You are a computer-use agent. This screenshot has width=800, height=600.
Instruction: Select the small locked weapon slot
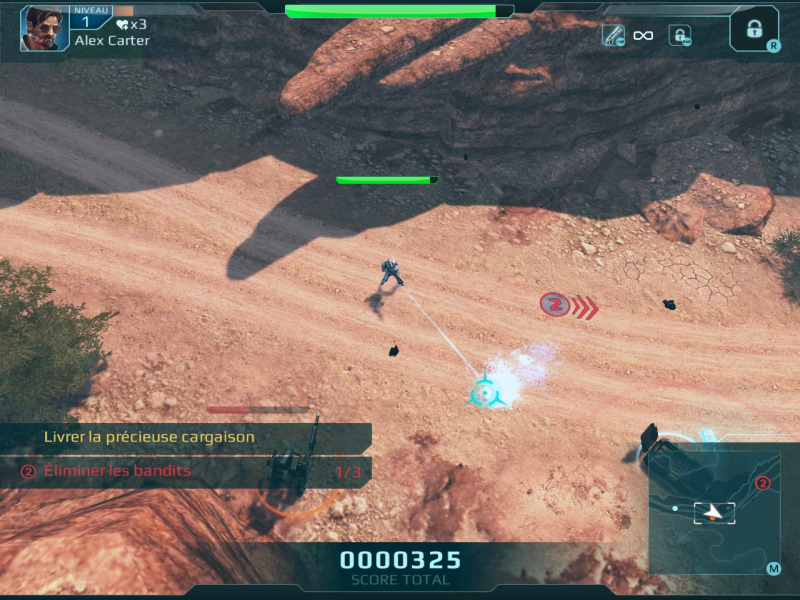click(680, 36)
